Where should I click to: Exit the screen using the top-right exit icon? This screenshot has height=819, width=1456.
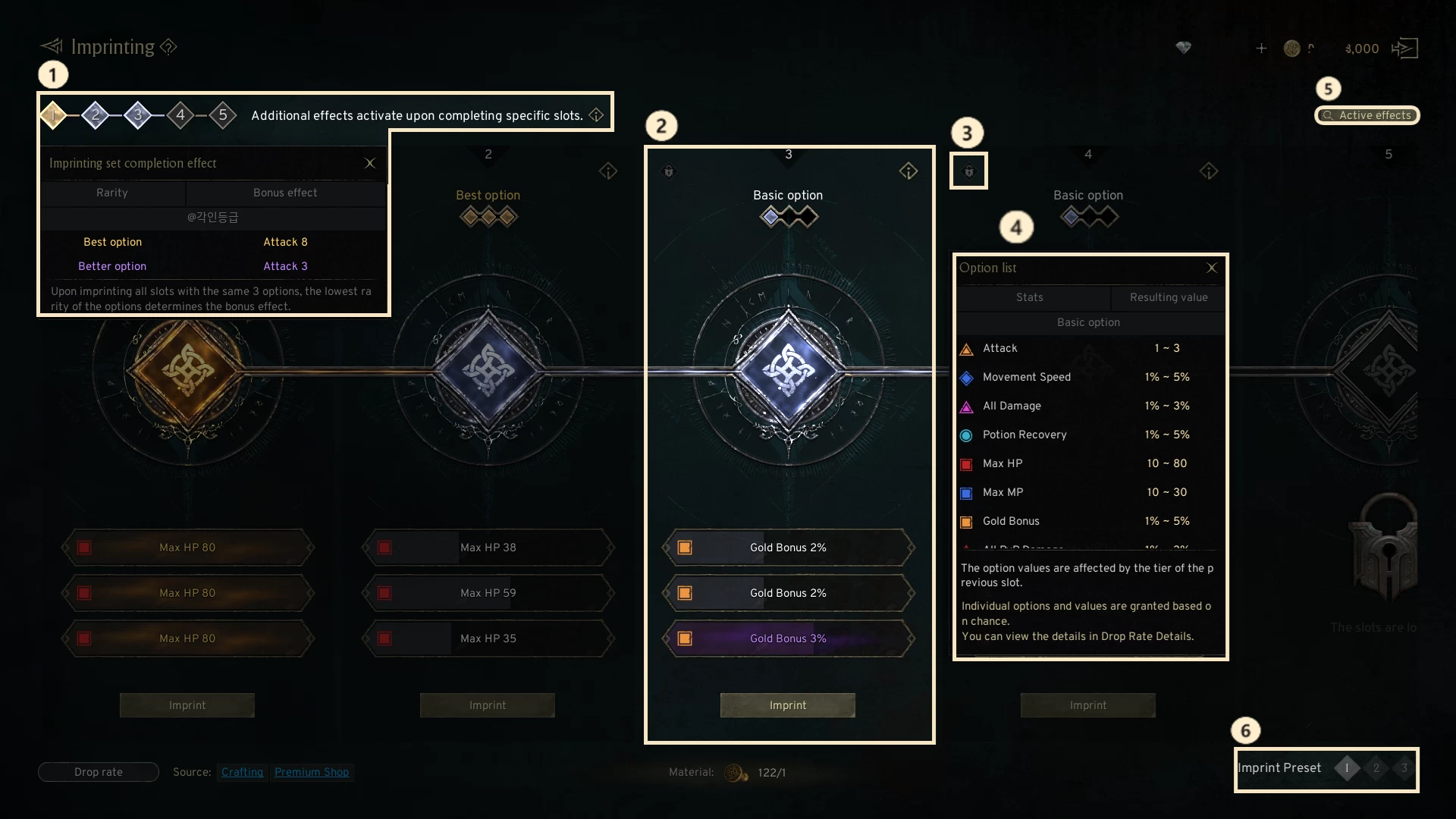pyautogui.click(x=1404, y=49)
